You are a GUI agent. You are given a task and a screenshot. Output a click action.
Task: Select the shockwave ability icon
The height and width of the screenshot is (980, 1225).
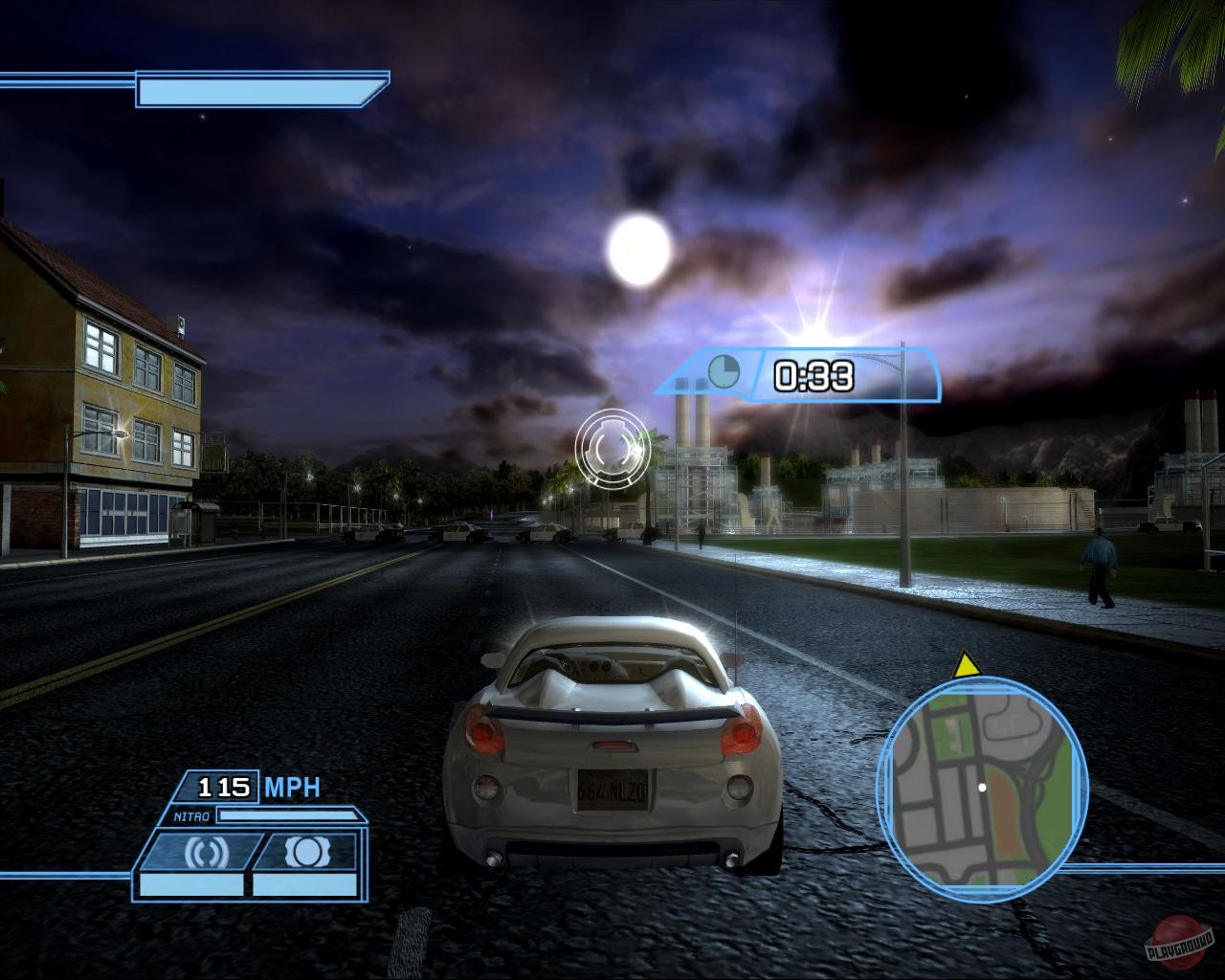[207, 849]
